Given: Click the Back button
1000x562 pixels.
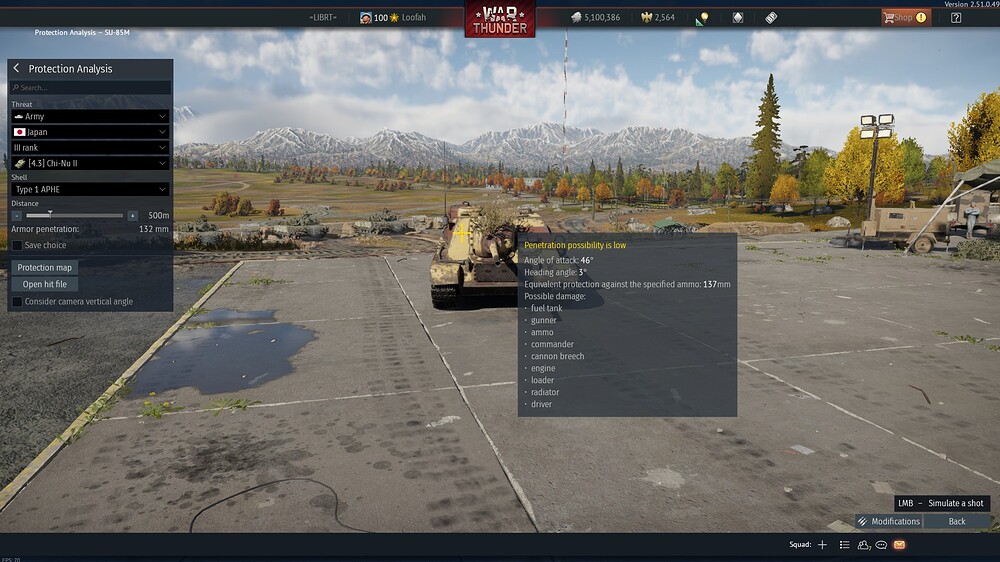Looking at the screenshot, I should [957, 521].
